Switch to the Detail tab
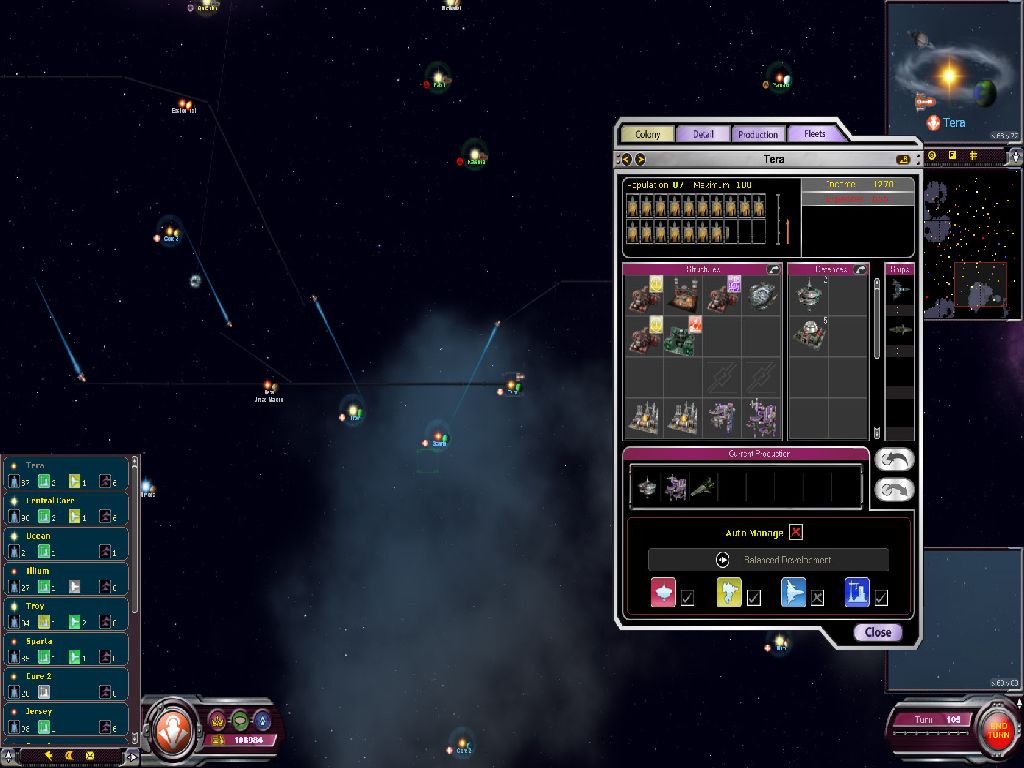This screenshot has height=768, width=1024. [x=703, y=134]
